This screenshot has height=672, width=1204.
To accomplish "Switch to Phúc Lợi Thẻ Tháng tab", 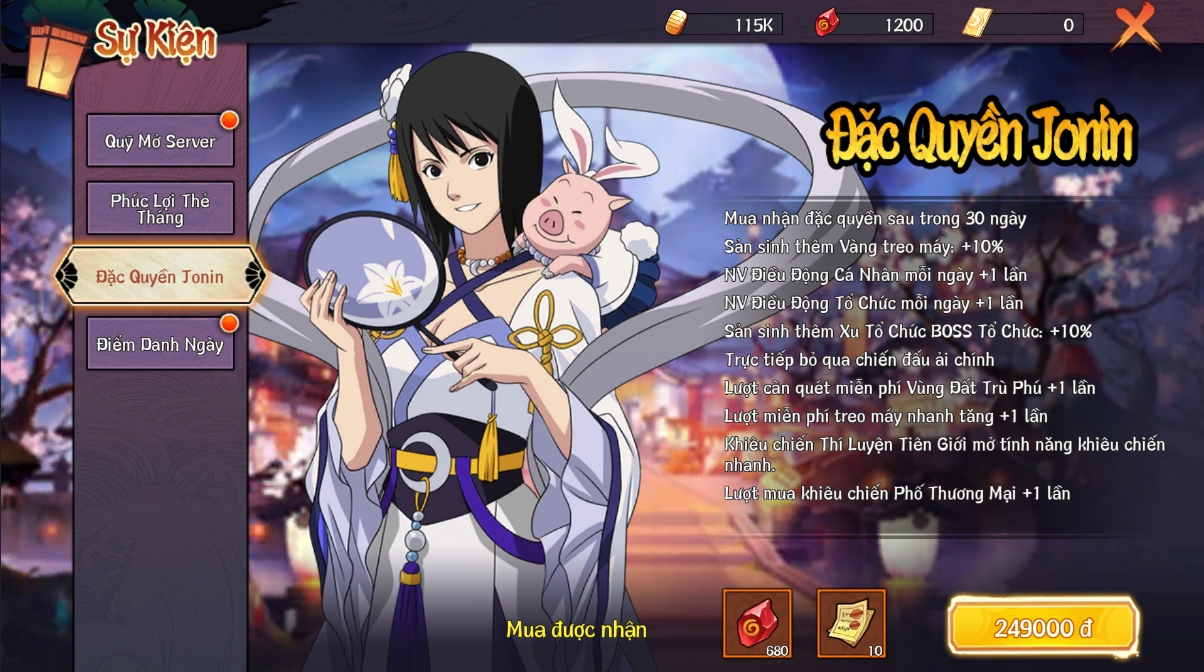I will click(x=160, y=208).
